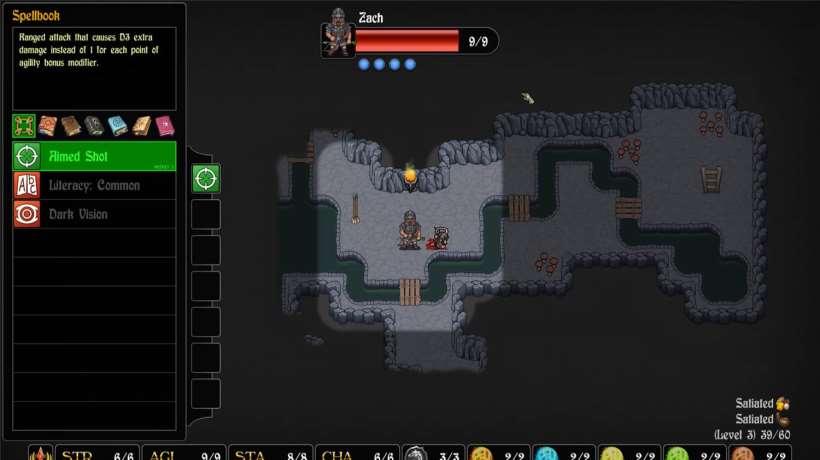This screenshot has width=820, height=460.
Task: Switch to the dark grey book tab
Action: (93, 126)
